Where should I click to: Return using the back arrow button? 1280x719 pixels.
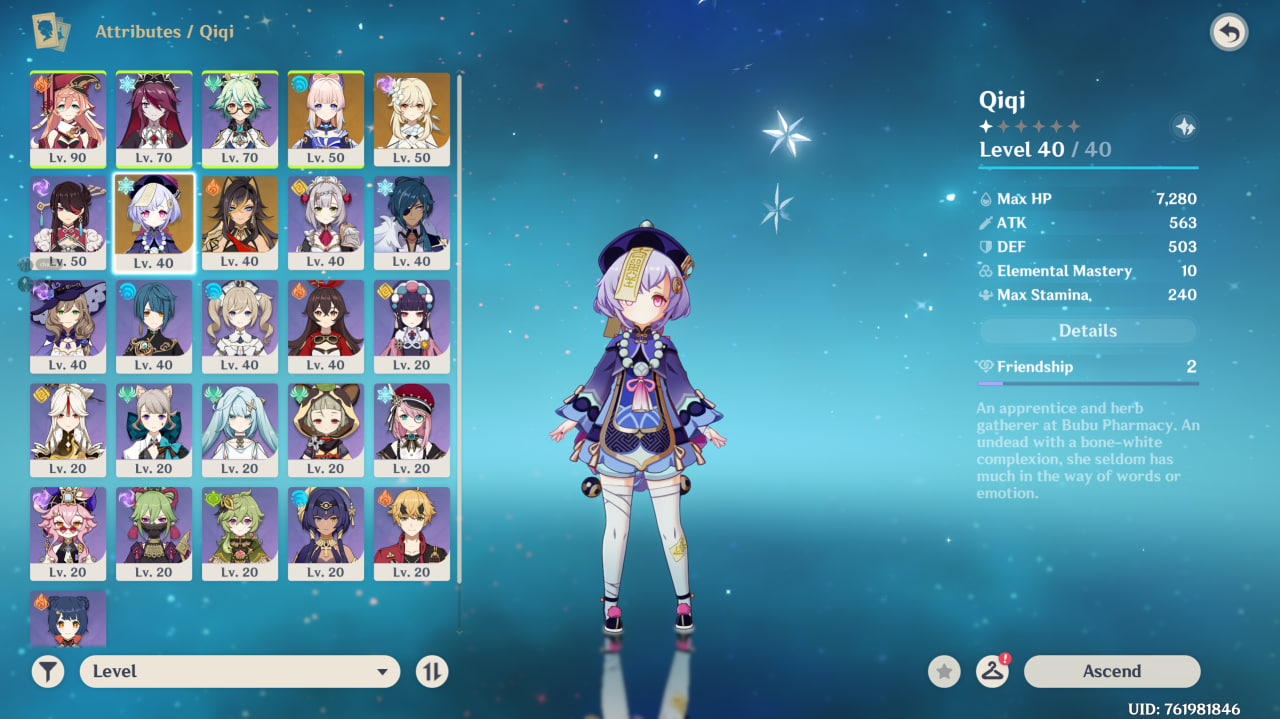1229,33
